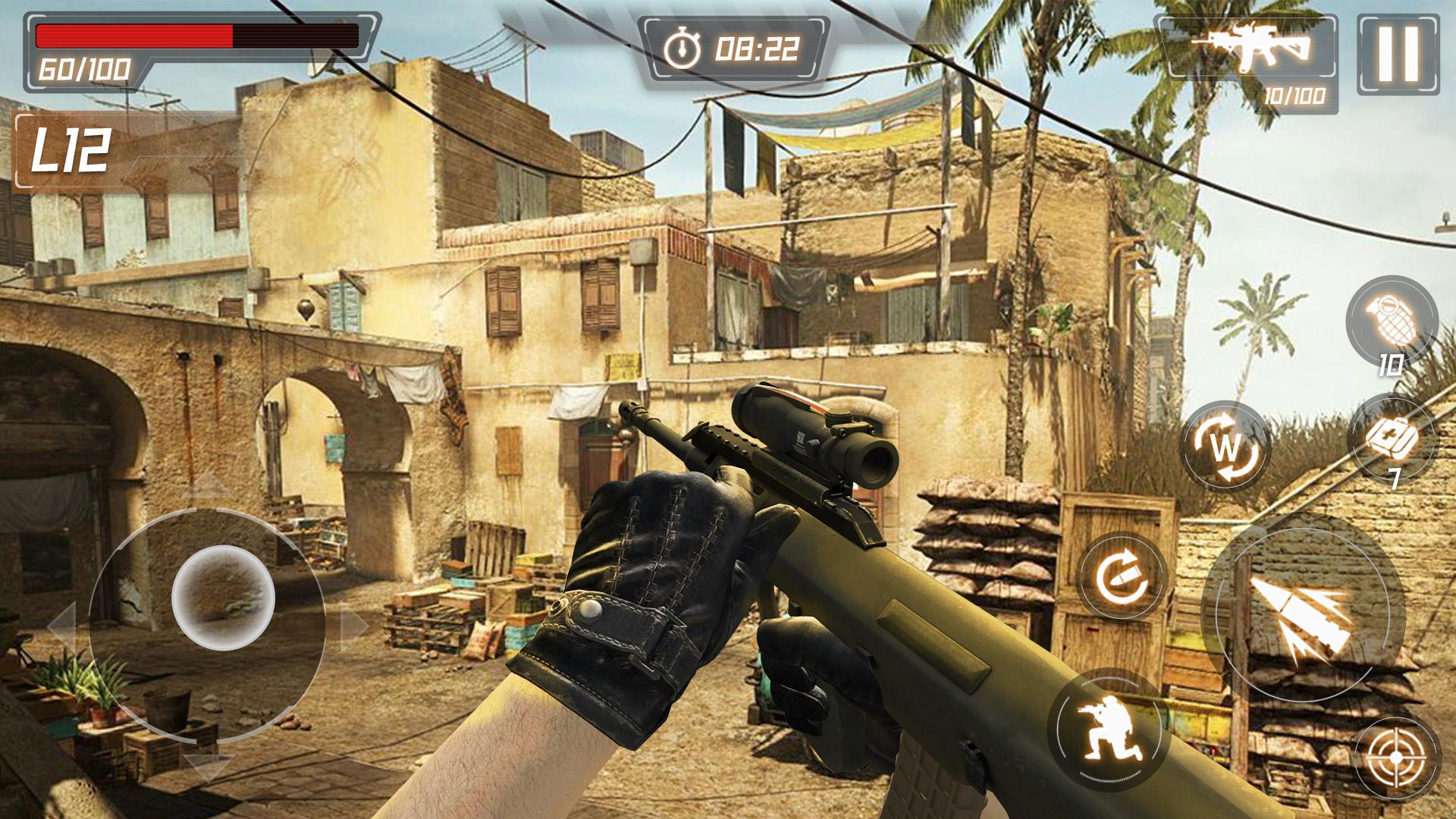
Task: Pause the game
Action: tap(1398, 54)
